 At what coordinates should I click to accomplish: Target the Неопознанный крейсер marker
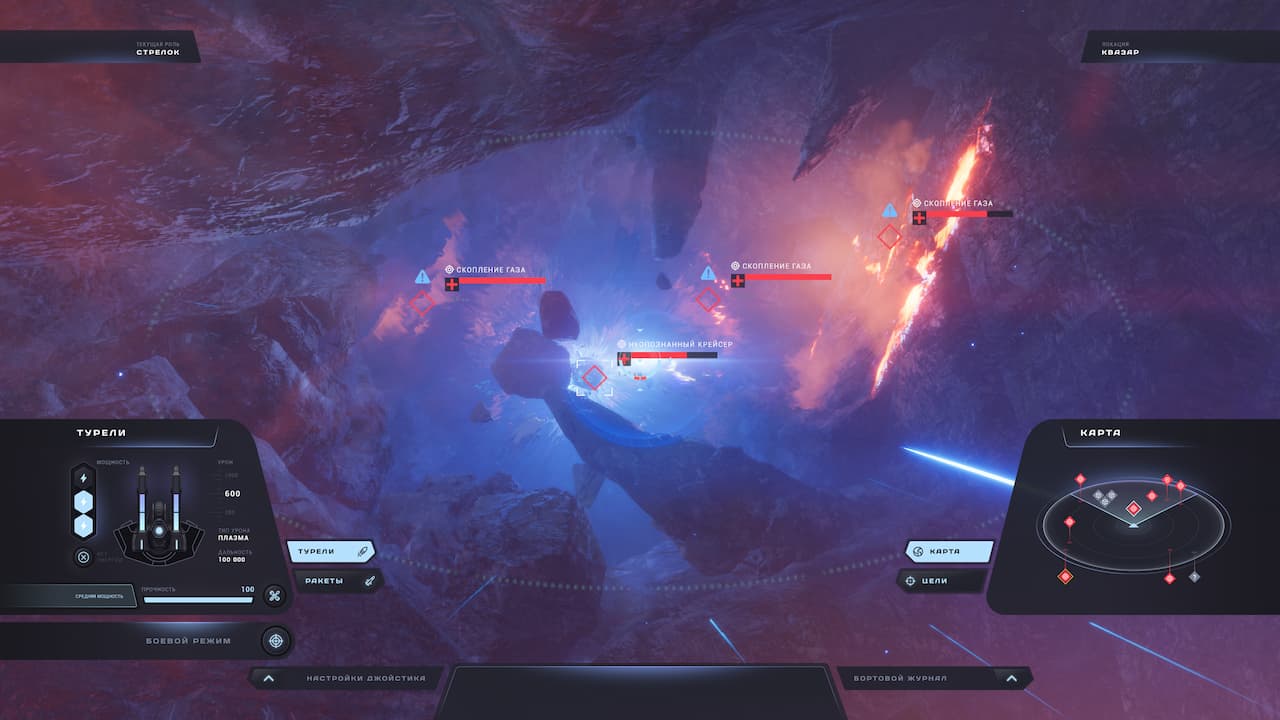click(x=595, y=377)
